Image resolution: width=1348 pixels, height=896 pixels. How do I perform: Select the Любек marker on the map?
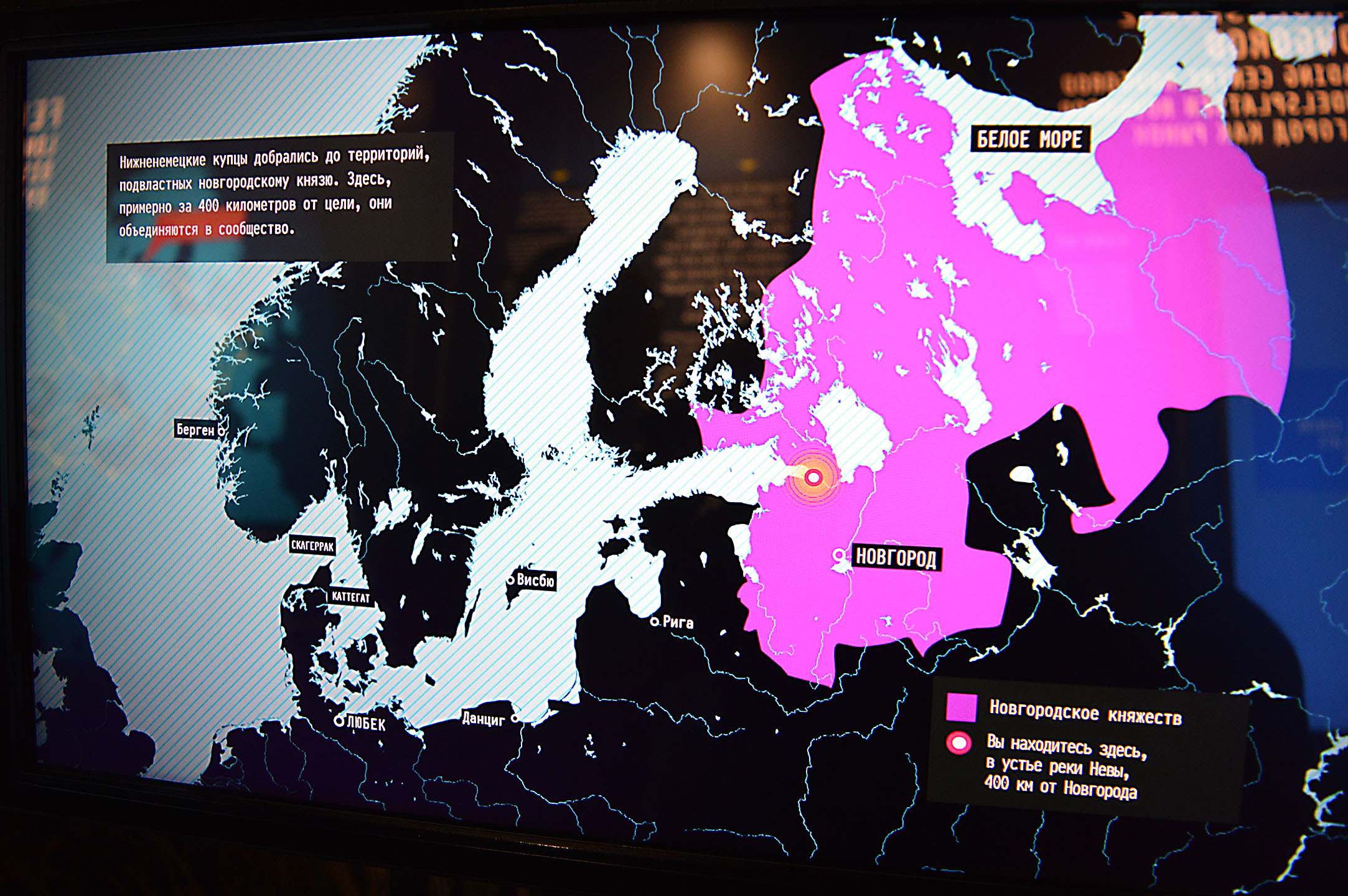[x=339, y=721]
